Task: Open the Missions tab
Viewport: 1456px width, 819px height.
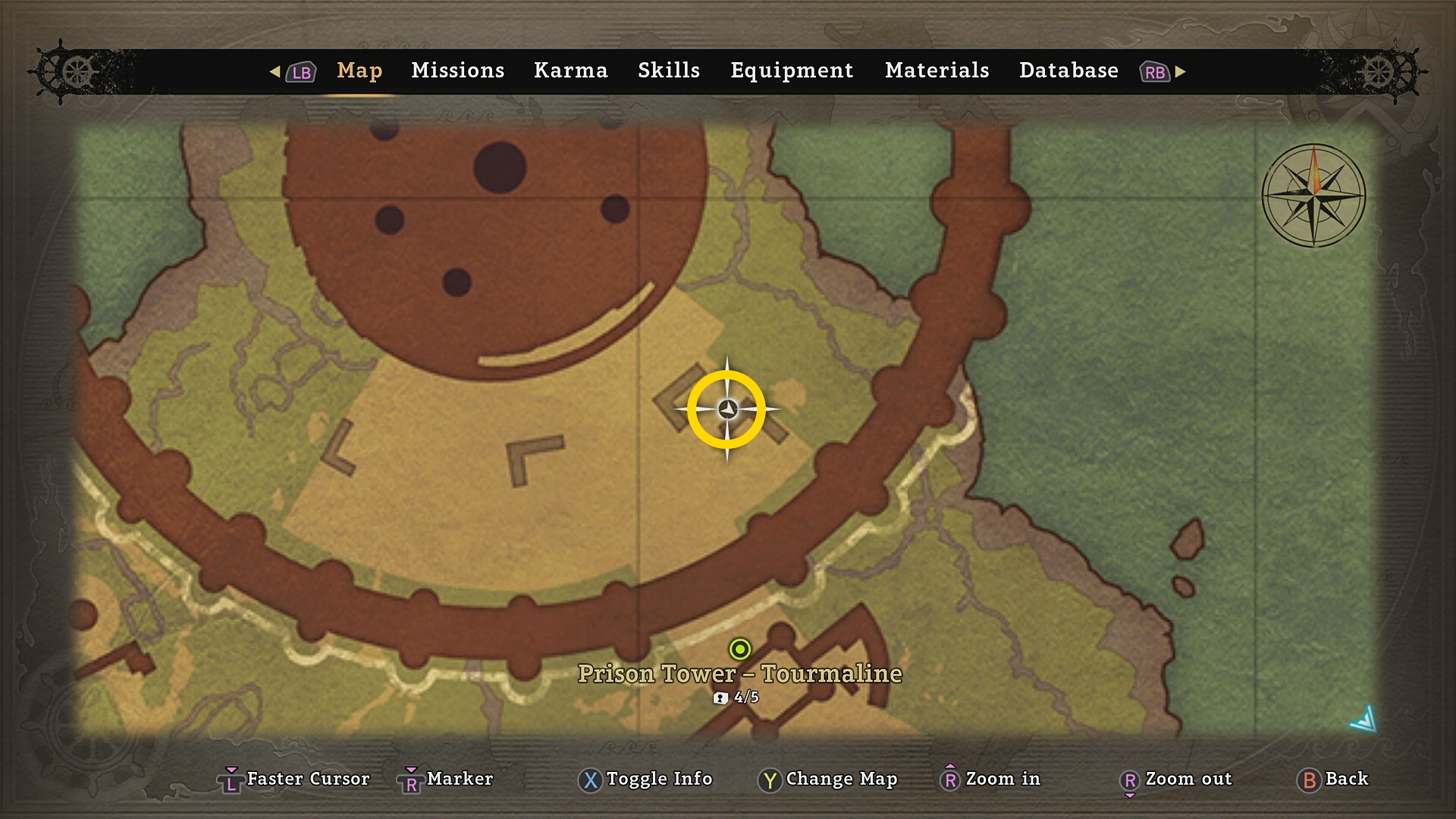Action: coord(457,71)
